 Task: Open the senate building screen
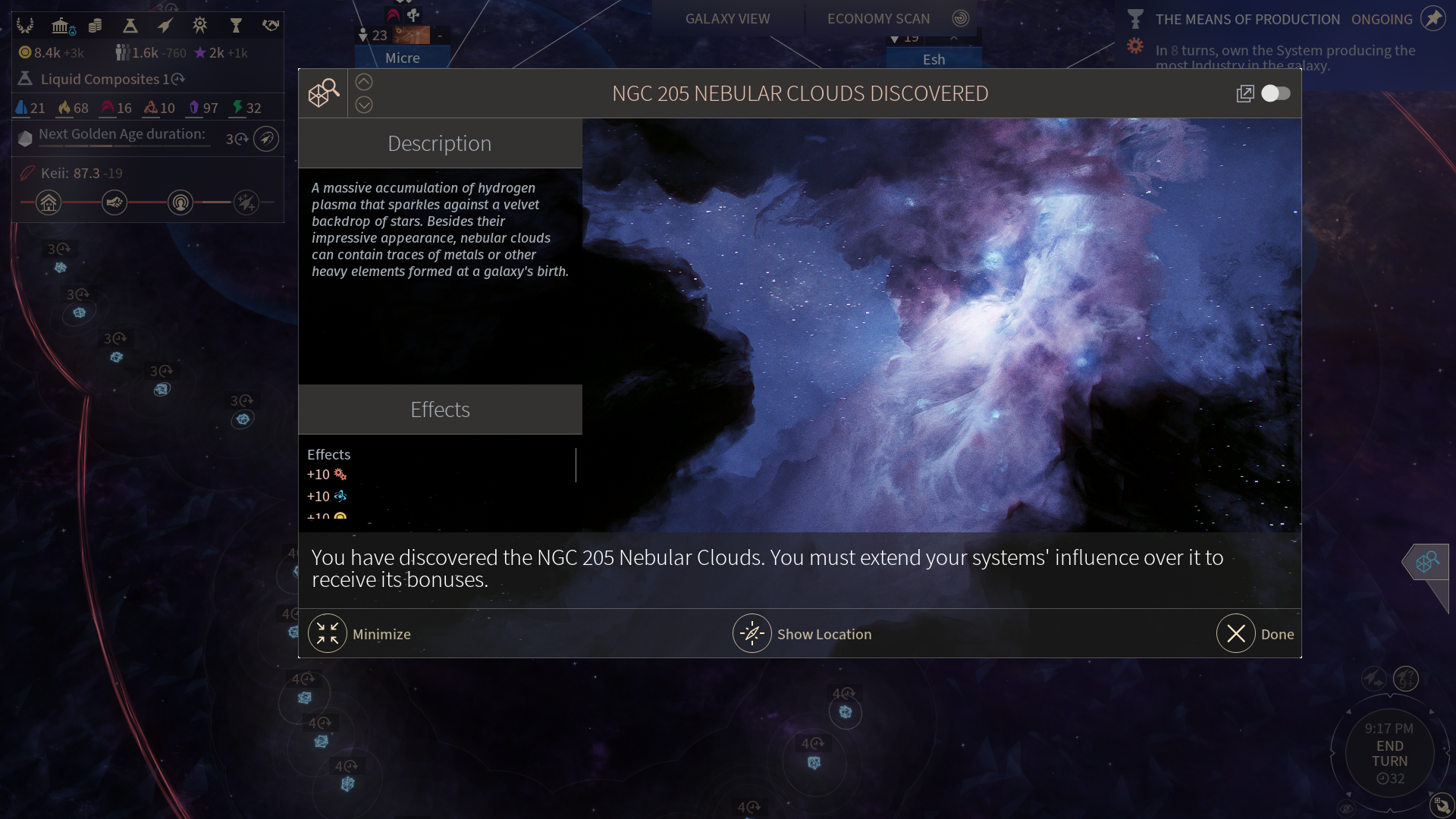pyautogui.click(x=61, y=27)
